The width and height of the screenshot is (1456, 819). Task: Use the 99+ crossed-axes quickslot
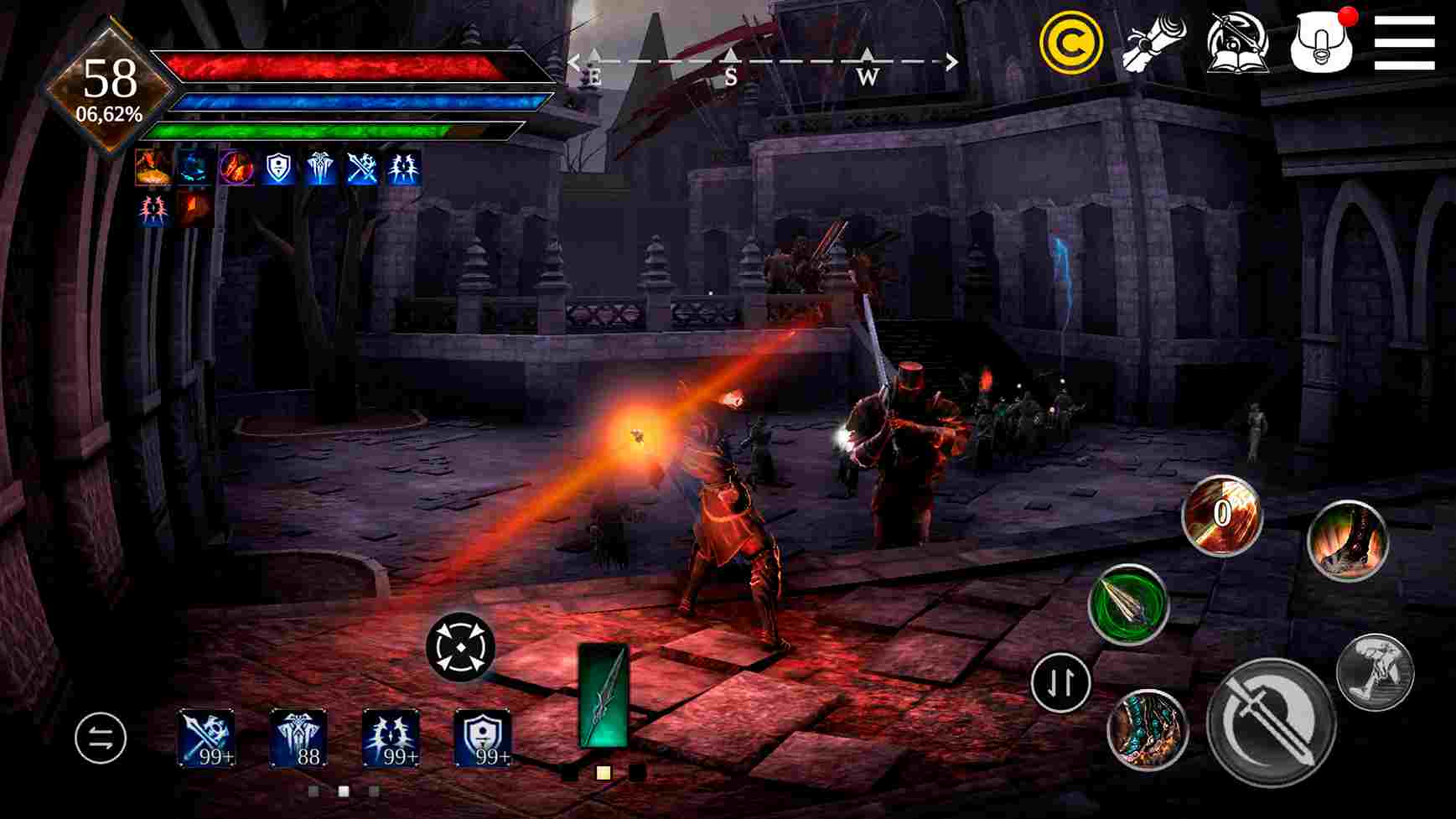coord(207,736)
